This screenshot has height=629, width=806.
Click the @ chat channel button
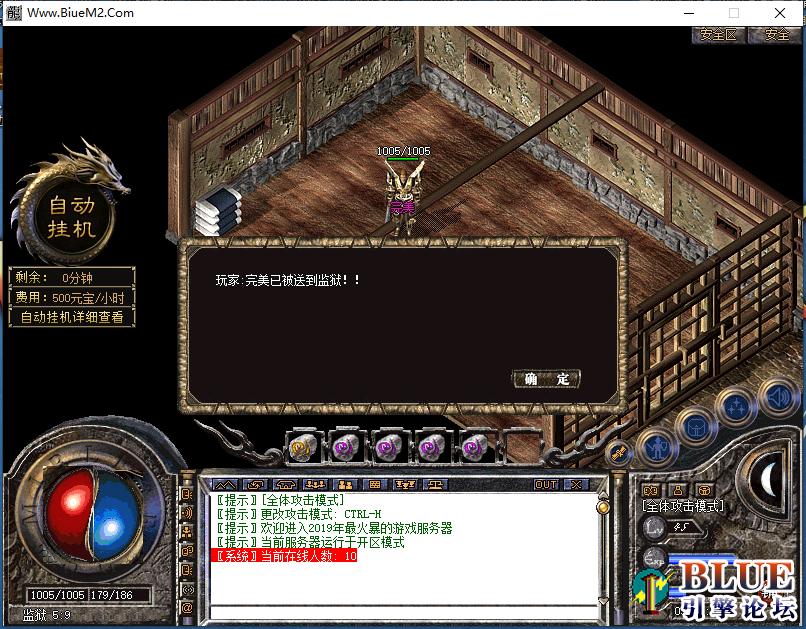pos(187,606)
